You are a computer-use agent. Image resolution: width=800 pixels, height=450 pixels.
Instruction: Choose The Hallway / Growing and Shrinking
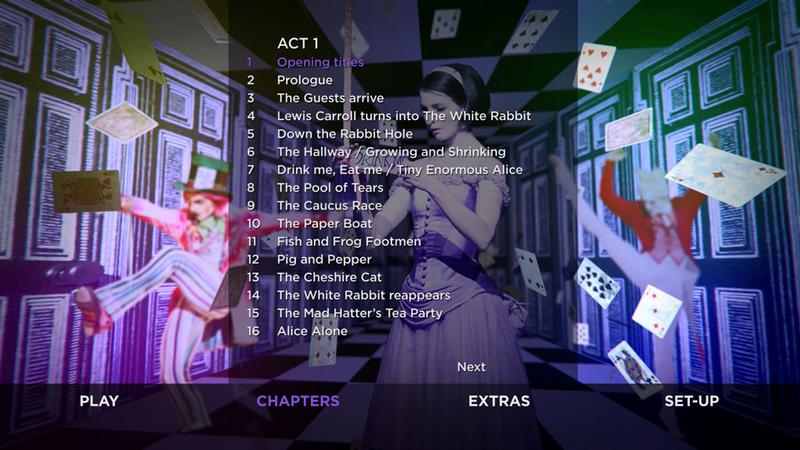click(x=391, y=152)
